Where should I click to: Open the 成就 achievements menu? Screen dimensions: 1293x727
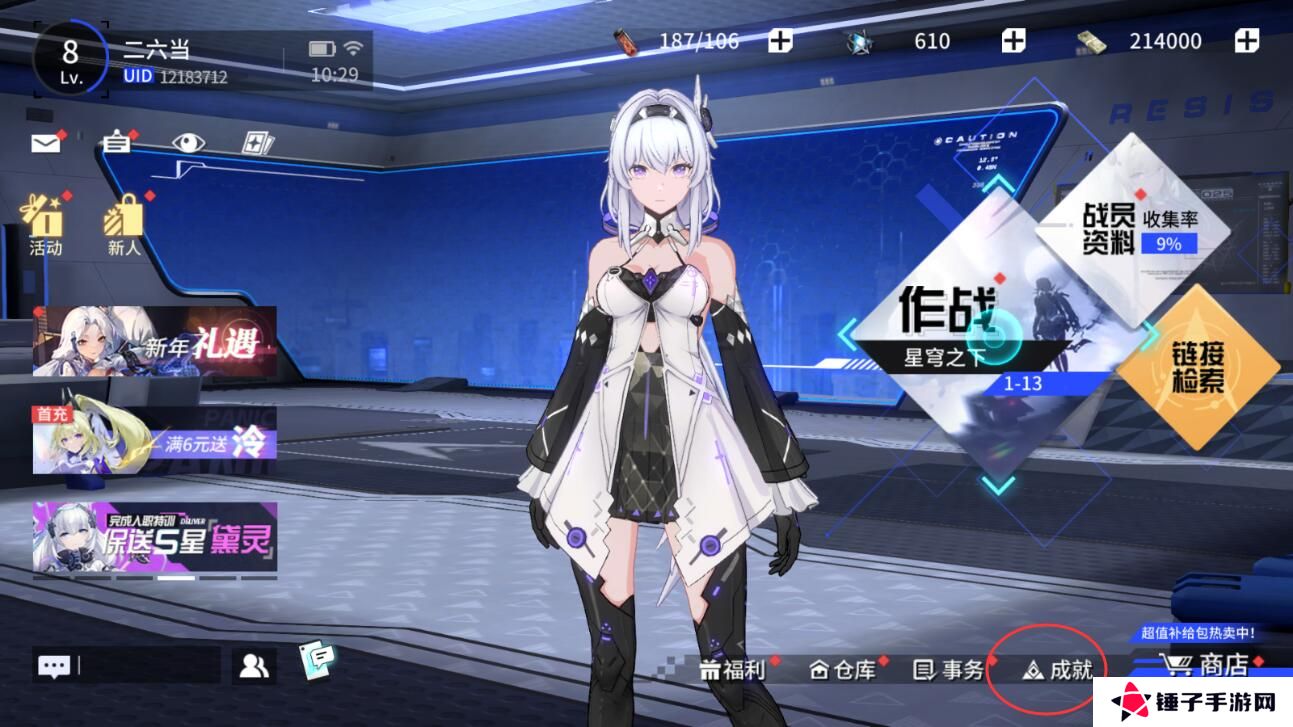1057,669
